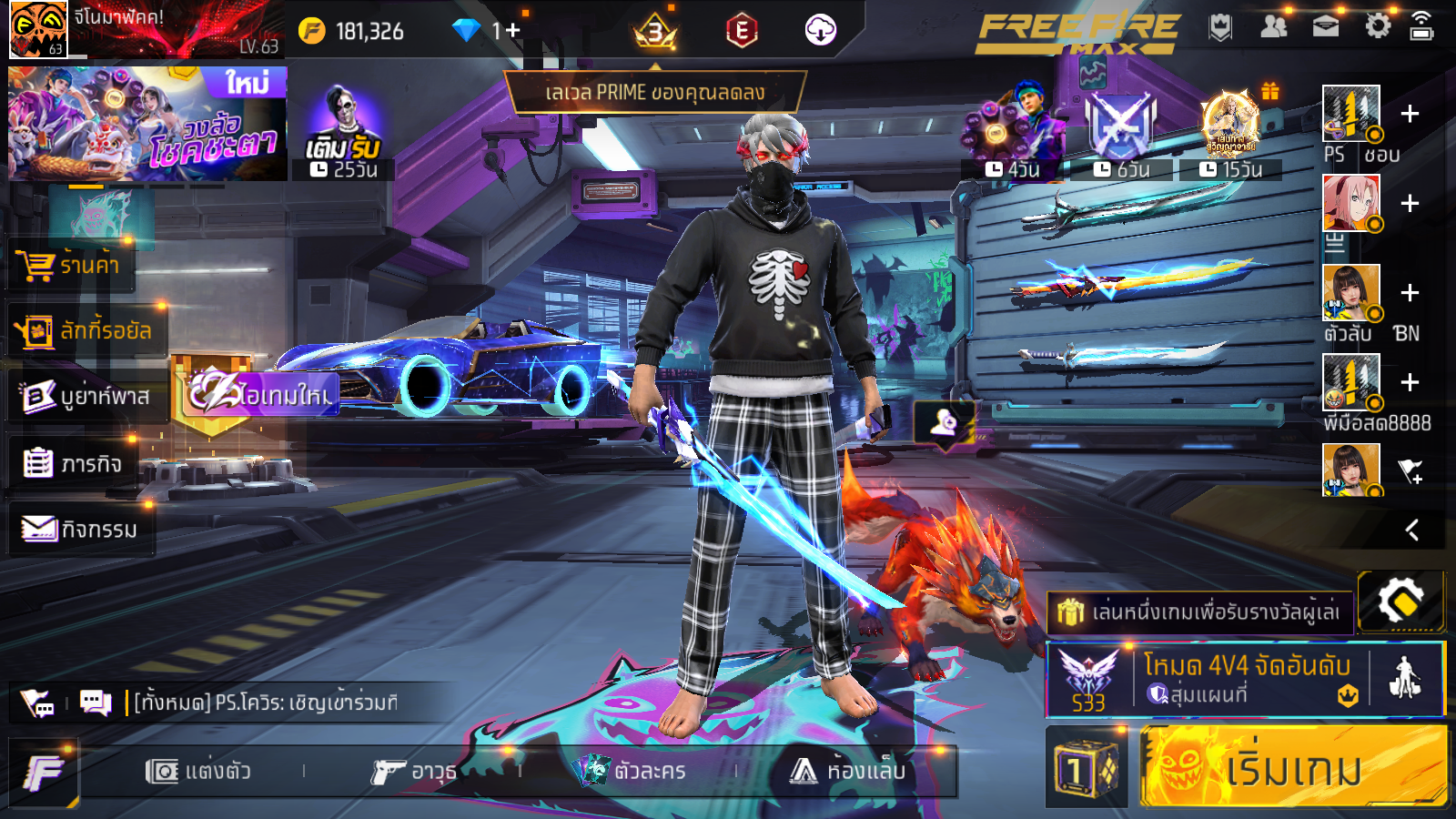Switch to the อาวุธ weapons tab
The height and width of the screenshot is (819, 1456).
click(x=414, y=772)
